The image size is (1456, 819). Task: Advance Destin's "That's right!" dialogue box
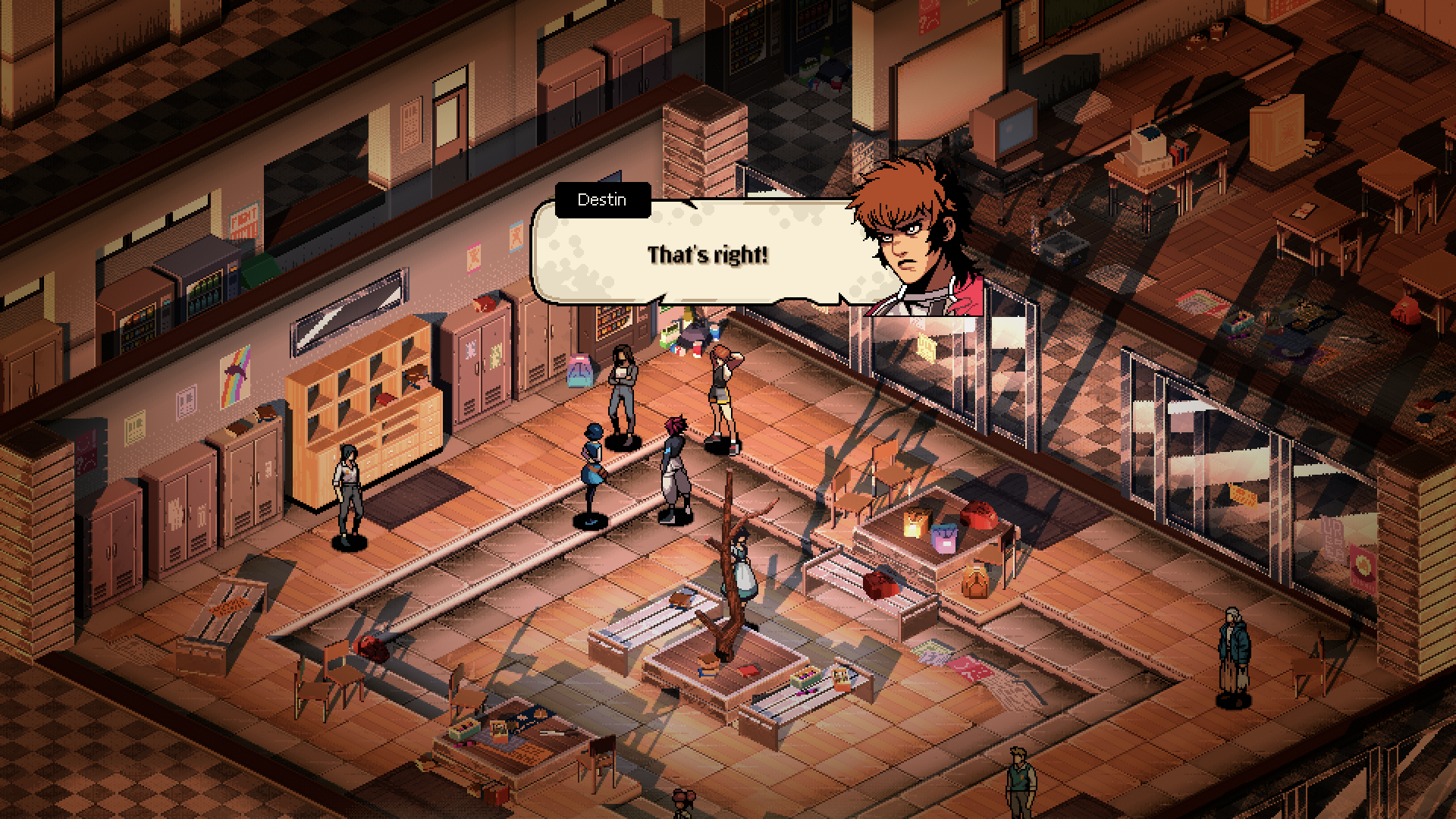706,256
